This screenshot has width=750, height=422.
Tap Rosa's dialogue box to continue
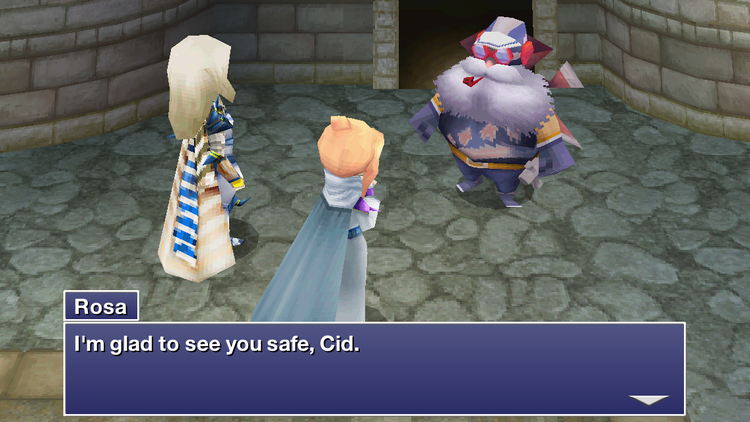pos(374,367)
